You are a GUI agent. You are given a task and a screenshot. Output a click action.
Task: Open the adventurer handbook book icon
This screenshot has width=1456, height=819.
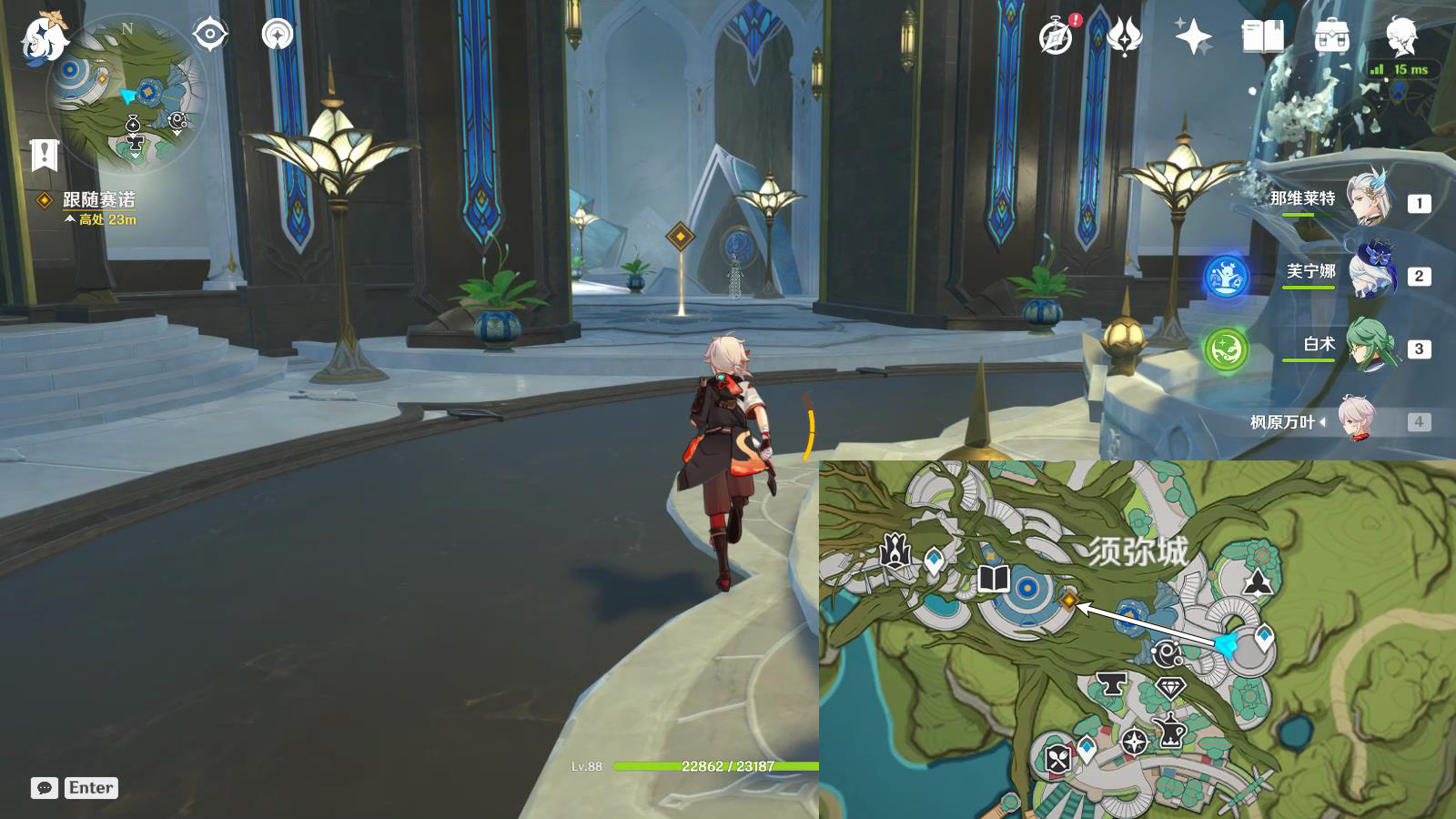pyautogui.click(x=1262, y=37)
